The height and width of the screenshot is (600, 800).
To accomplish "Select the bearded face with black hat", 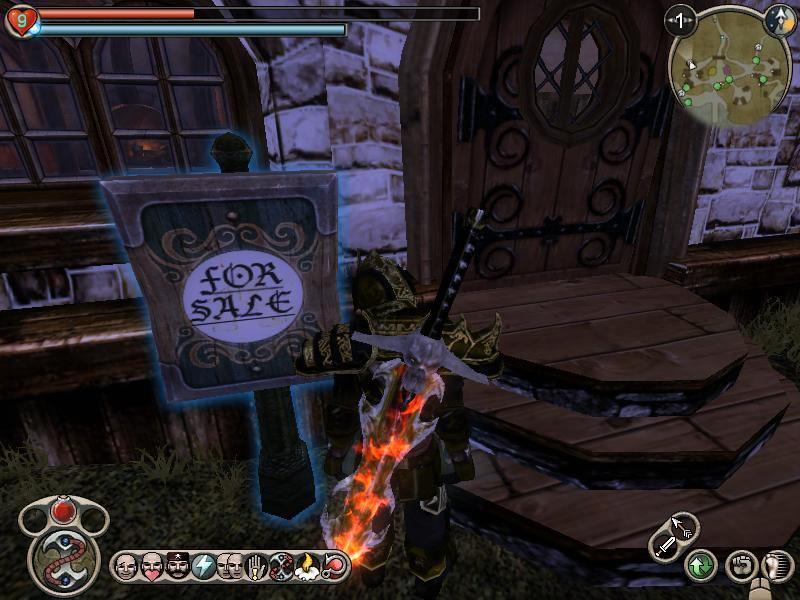I will pyautogui.click(x=178, y=566).
